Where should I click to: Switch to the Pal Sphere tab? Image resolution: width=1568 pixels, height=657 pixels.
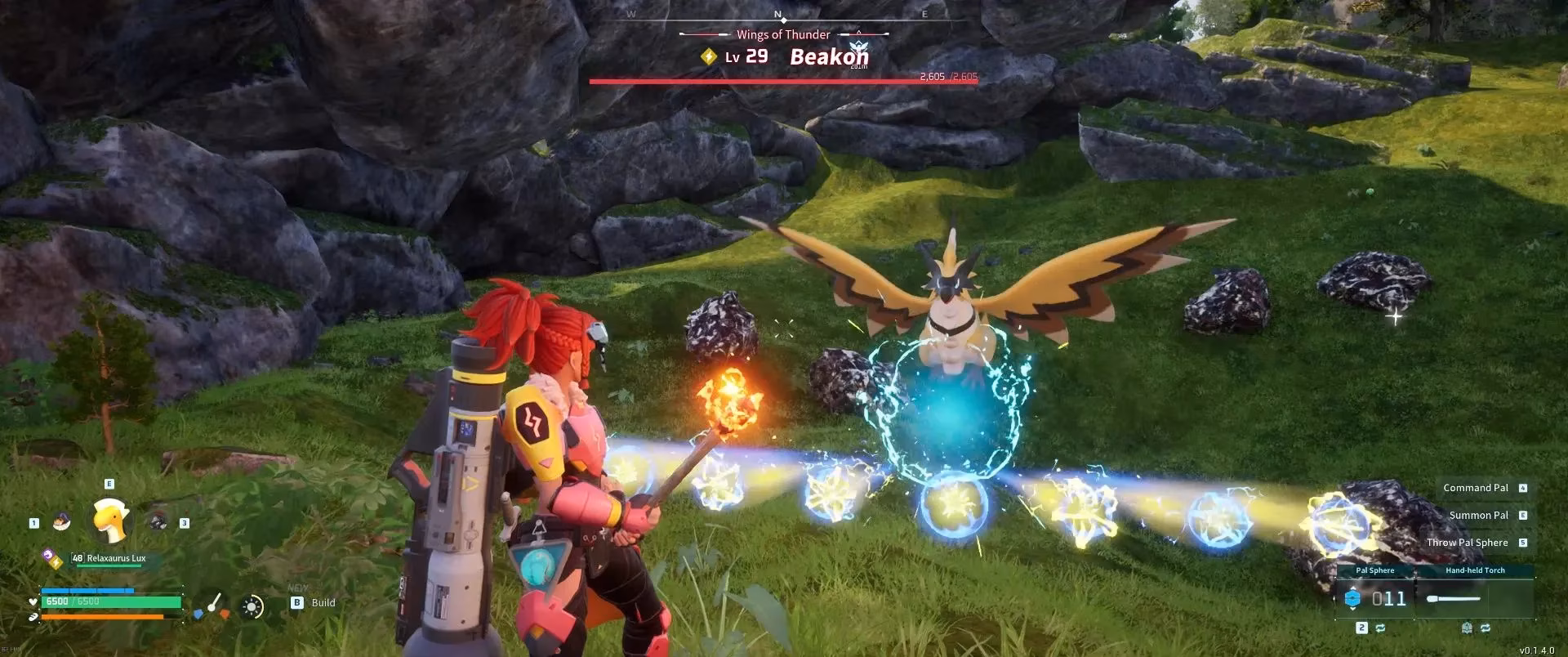(1375, 570)
